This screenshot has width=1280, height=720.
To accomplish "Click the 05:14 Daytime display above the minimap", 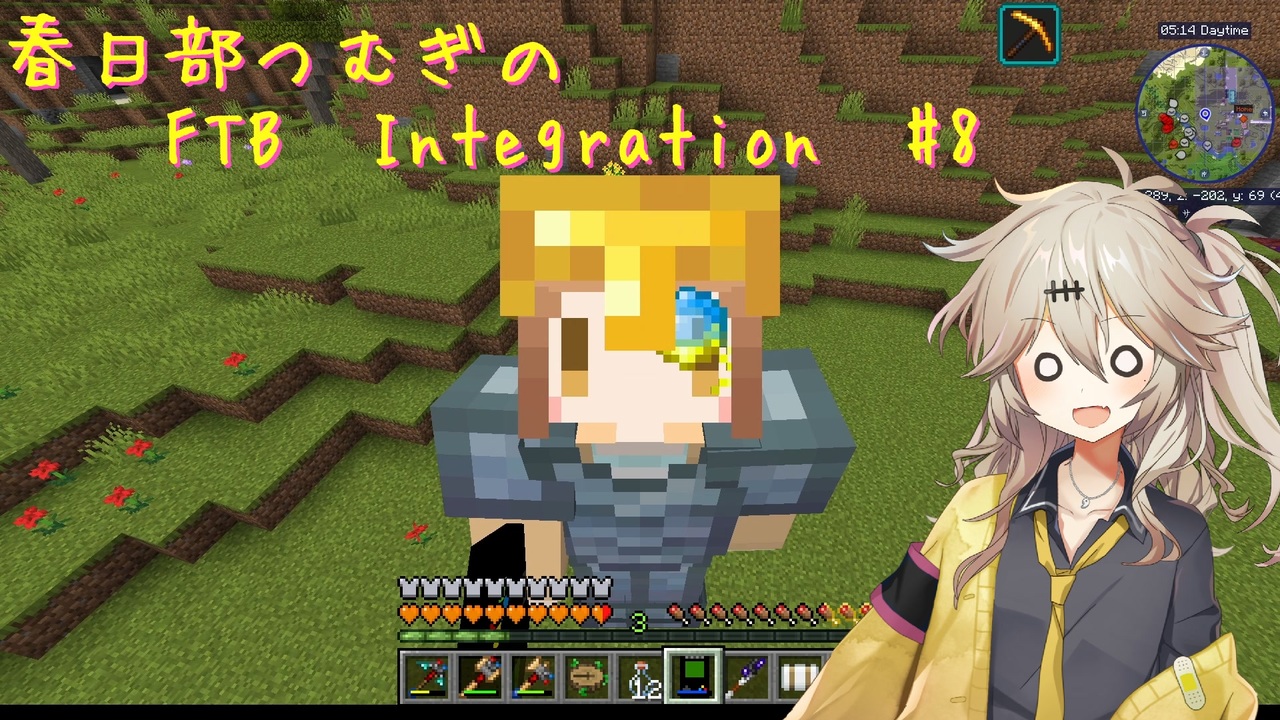I will (1205, 31).
